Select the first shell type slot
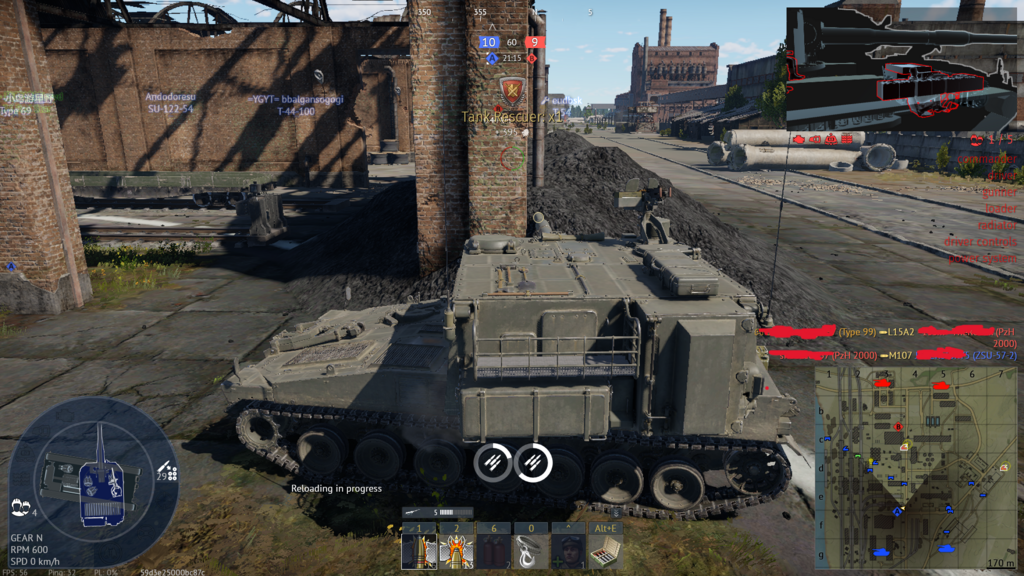Viewport: 1024px width, 576px height. coord(418,551)
